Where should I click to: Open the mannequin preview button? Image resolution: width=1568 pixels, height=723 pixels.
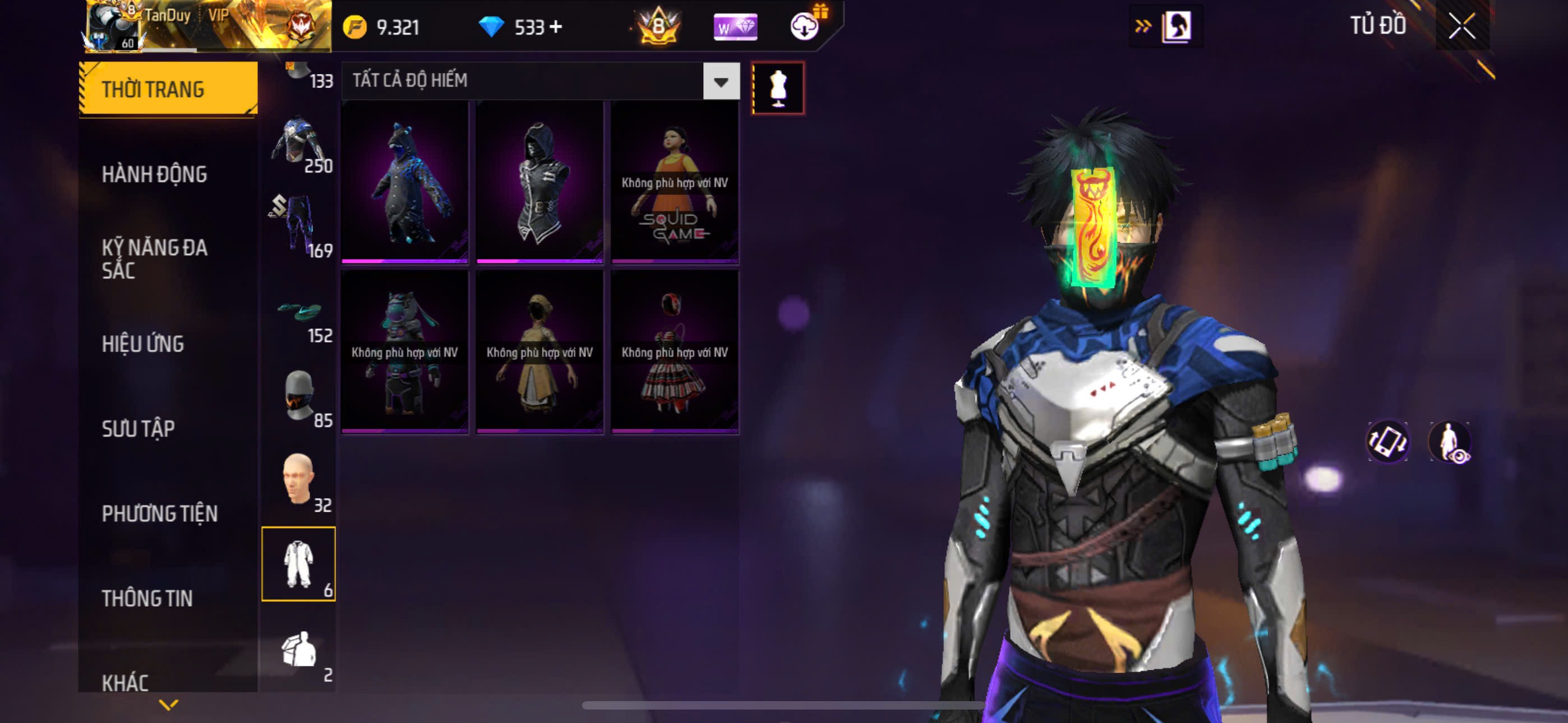click(x=777, y=88)
